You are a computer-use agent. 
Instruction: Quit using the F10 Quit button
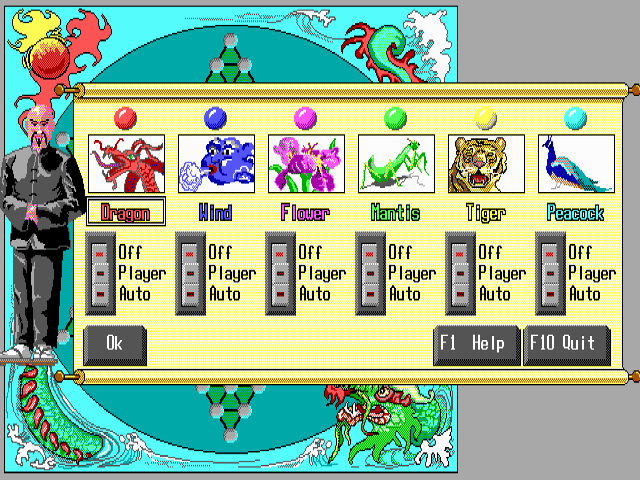[x=565, y=343]
